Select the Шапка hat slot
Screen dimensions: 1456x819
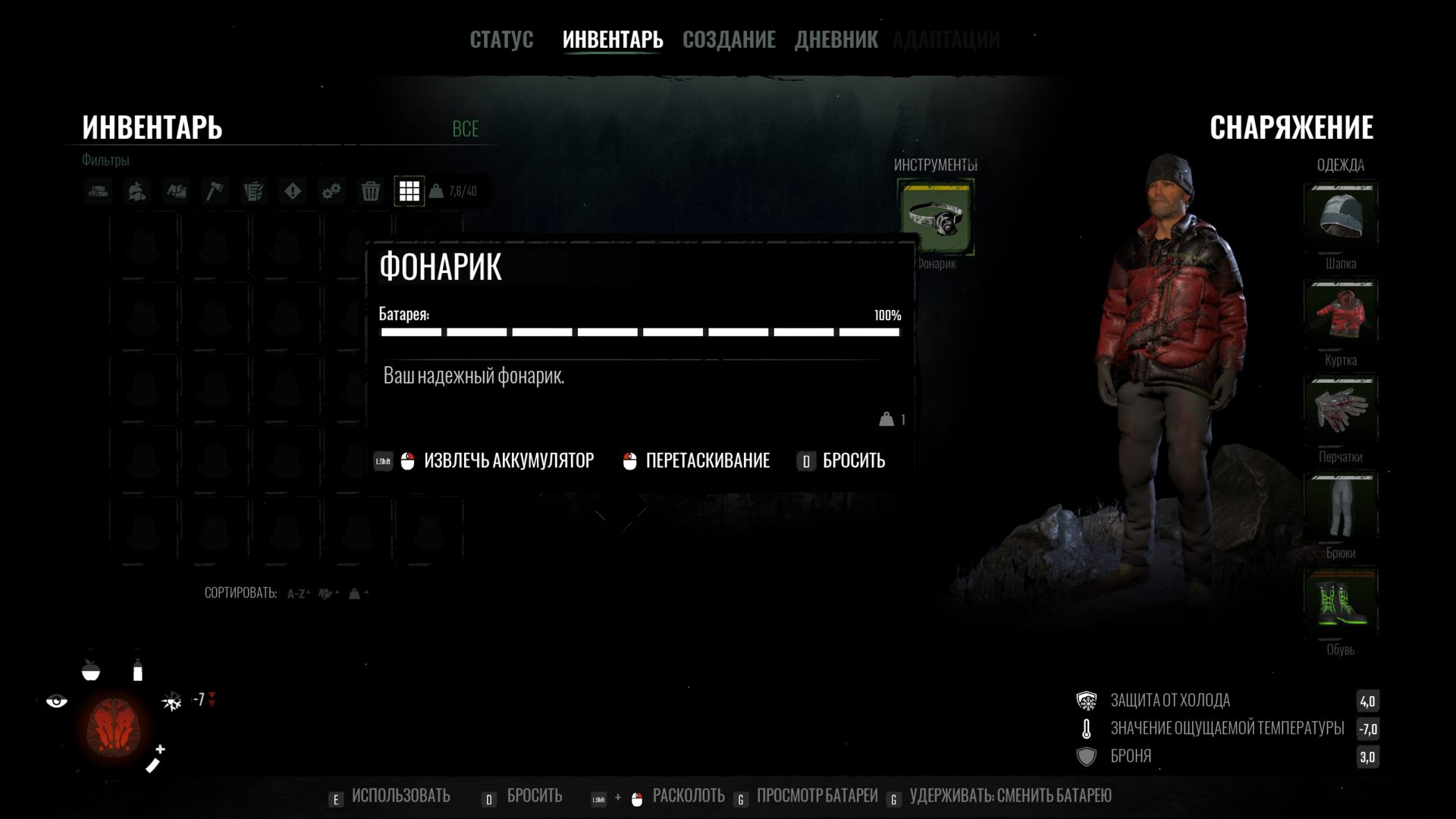(1340, 218)
